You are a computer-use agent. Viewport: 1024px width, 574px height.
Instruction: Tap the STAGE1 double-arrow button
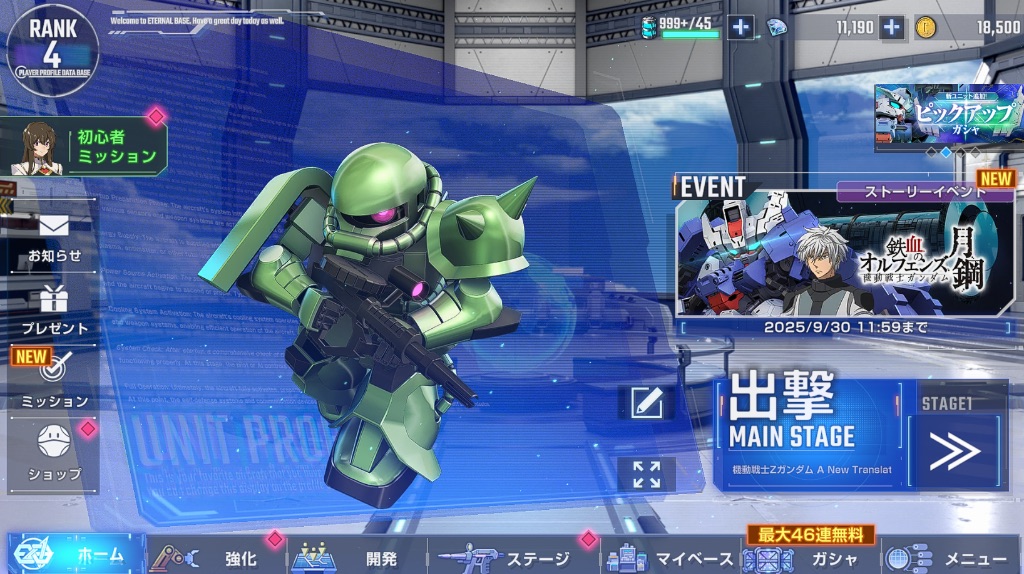pos(954,452)
